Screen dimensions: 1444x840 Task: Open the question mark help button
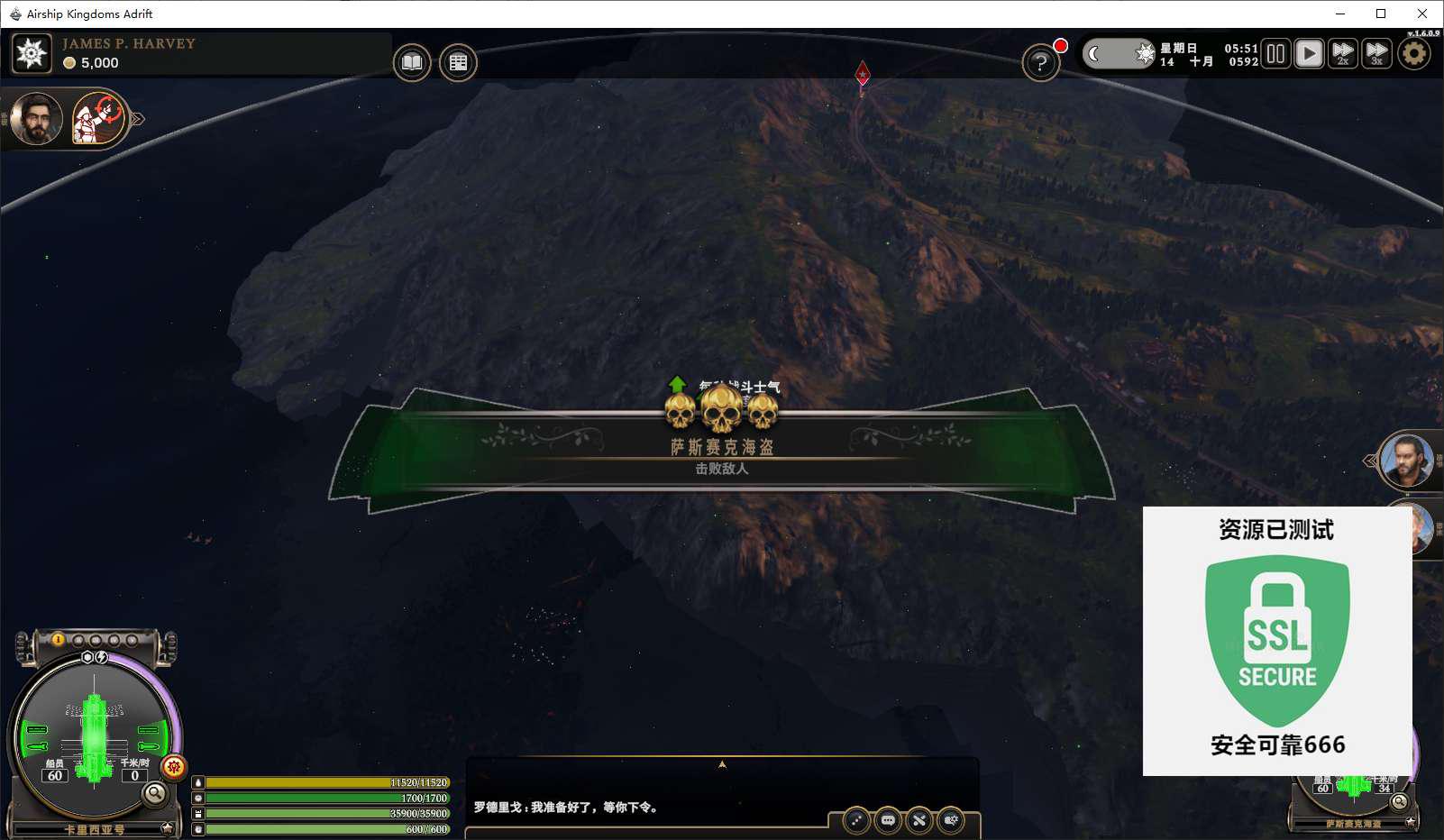click(x=1040, y=62)
